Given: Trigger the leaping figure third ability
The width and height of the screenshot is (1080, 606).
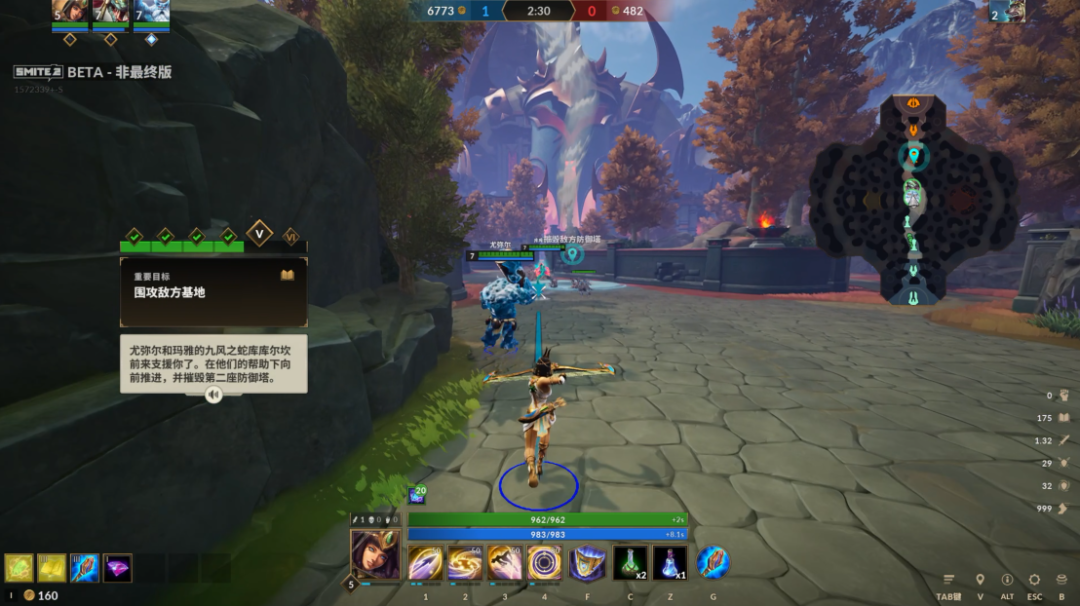Looking at the screenshot, I should (x=504, y=563).
